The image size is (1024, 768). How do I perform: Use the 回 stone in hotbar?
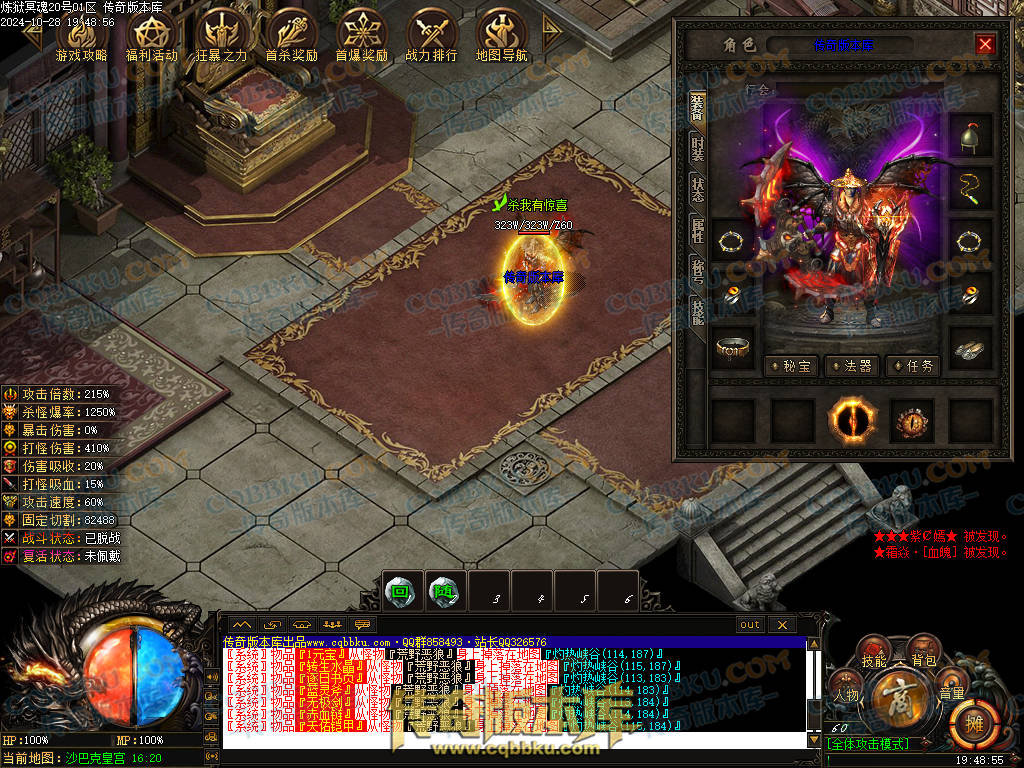click(400, 591)
